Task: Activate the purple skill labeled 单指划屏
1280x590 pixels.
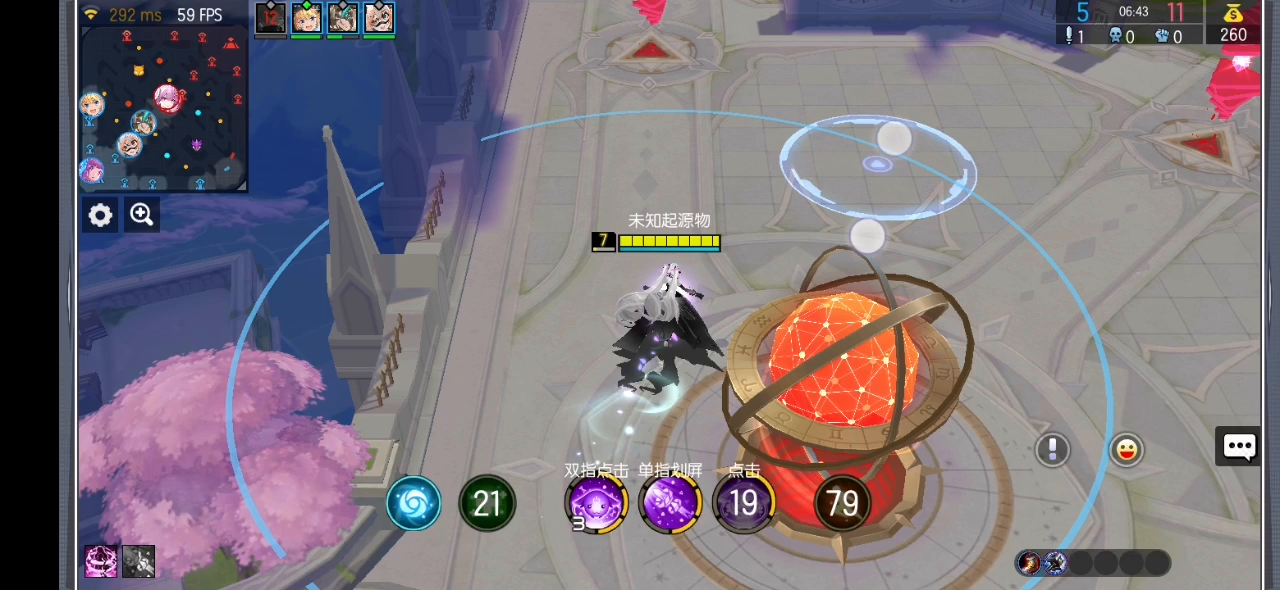Action: (x=669, y=502)
